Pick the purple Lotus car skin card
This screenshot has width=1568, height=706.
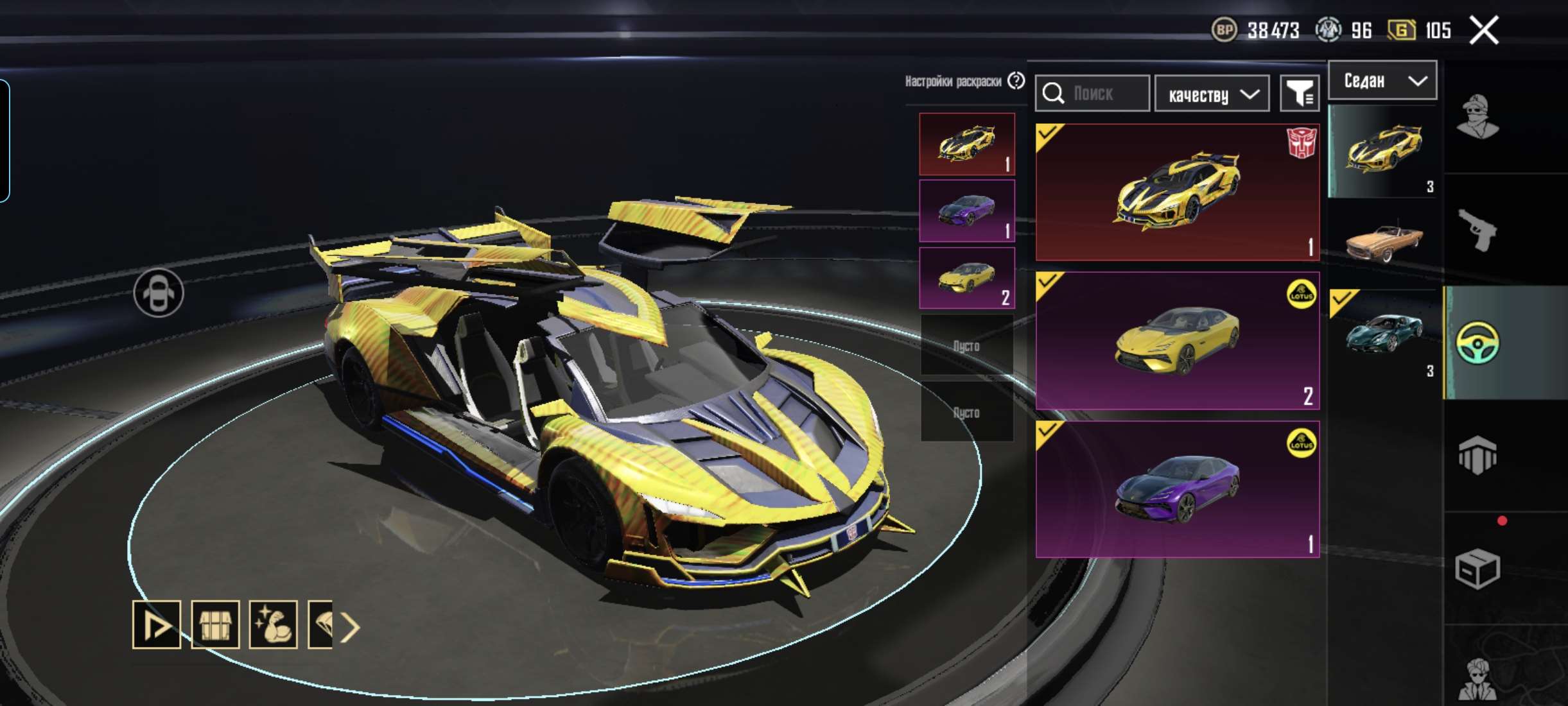[x=1177, y=489]
